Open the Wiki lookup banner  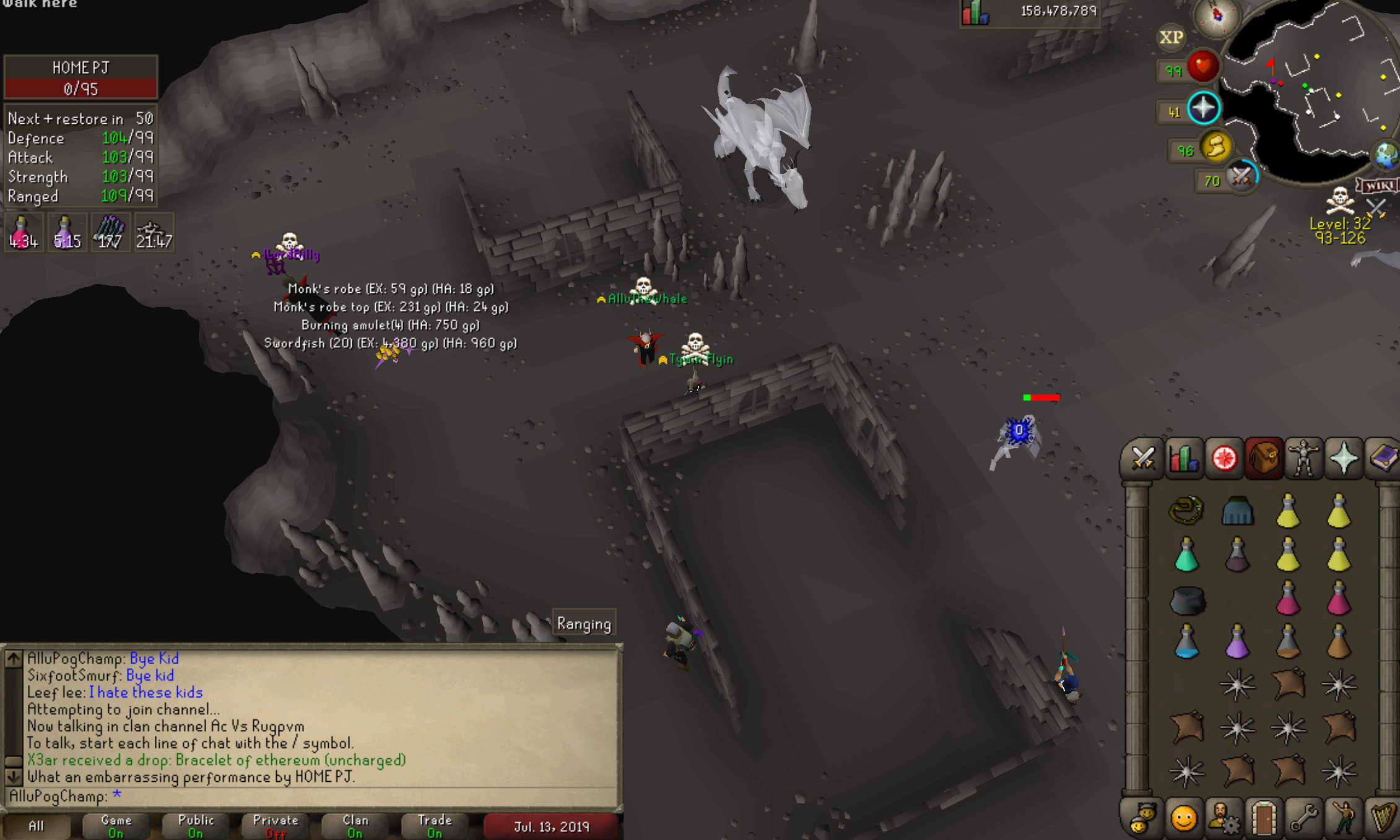[x=1378, y=186]
